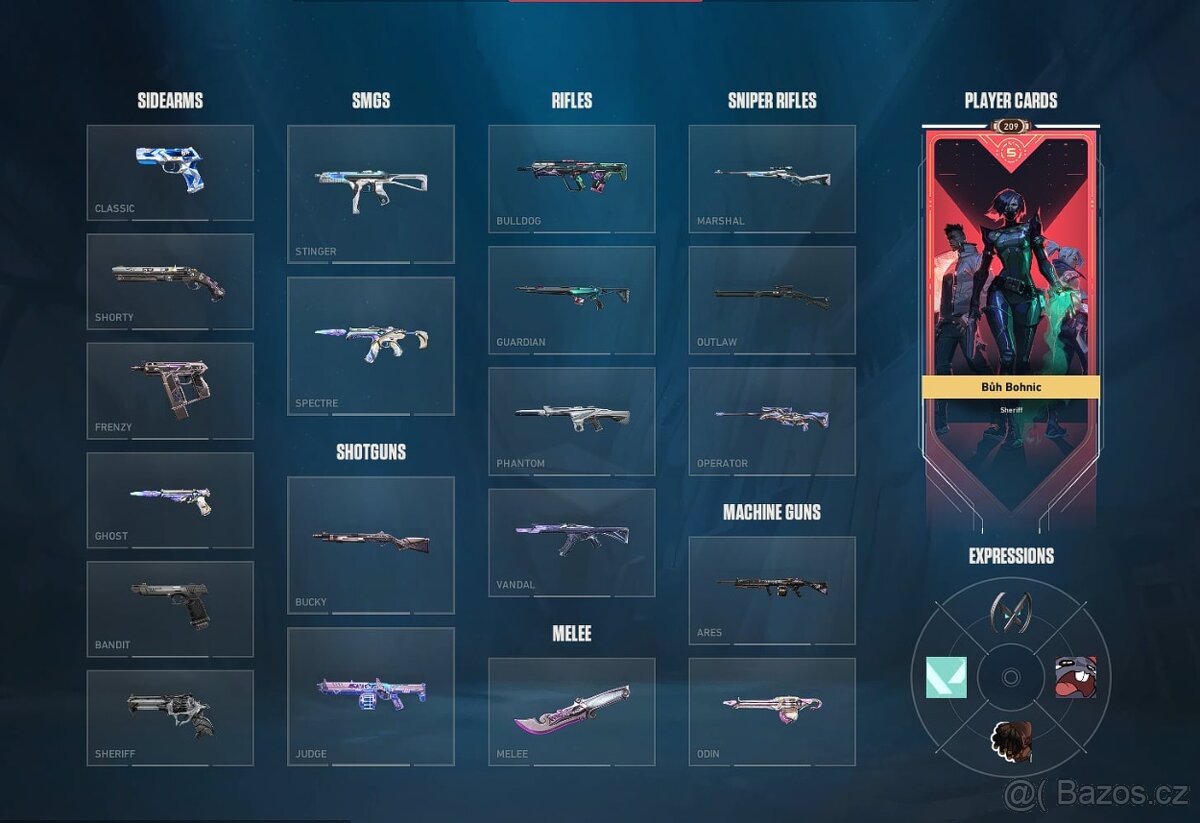Open the Shorty weapon slot
The height and width of the screenshot is (823, 1200).
click(x=170, y=281)
